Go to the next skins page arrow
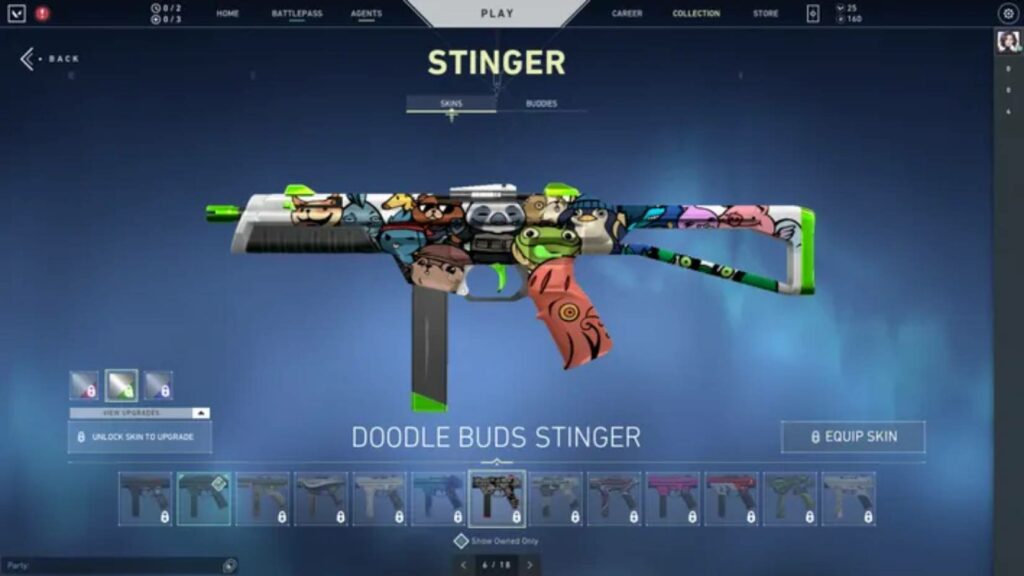The image size is (1024, 576). [529, 565]
